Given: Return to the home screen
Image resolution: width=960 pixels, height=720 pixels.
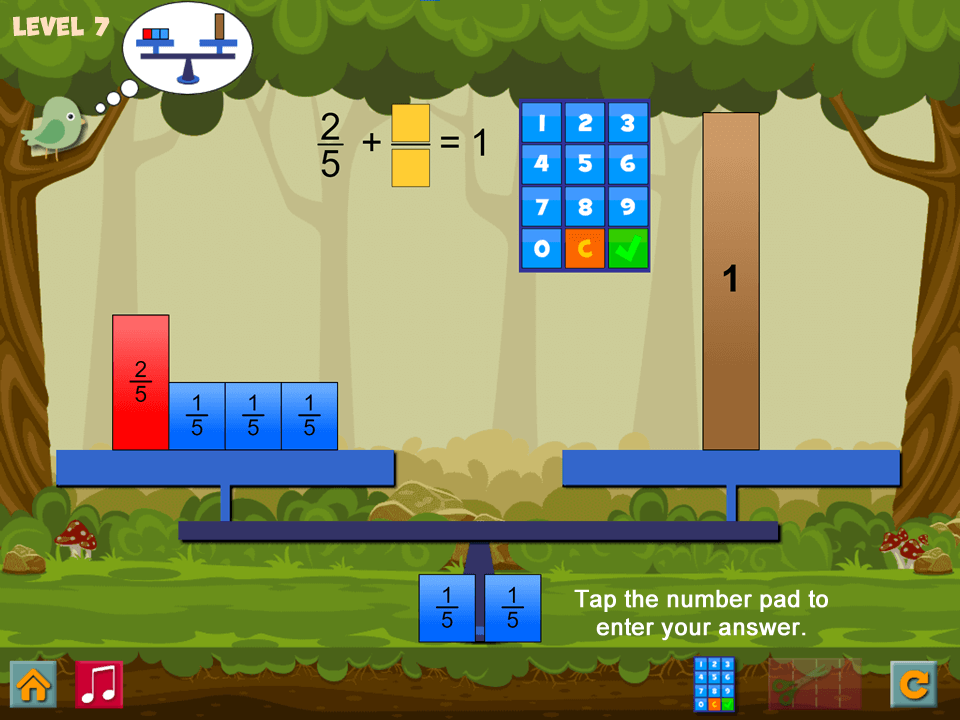Looking at the screenshot, I should coord(33,685).
